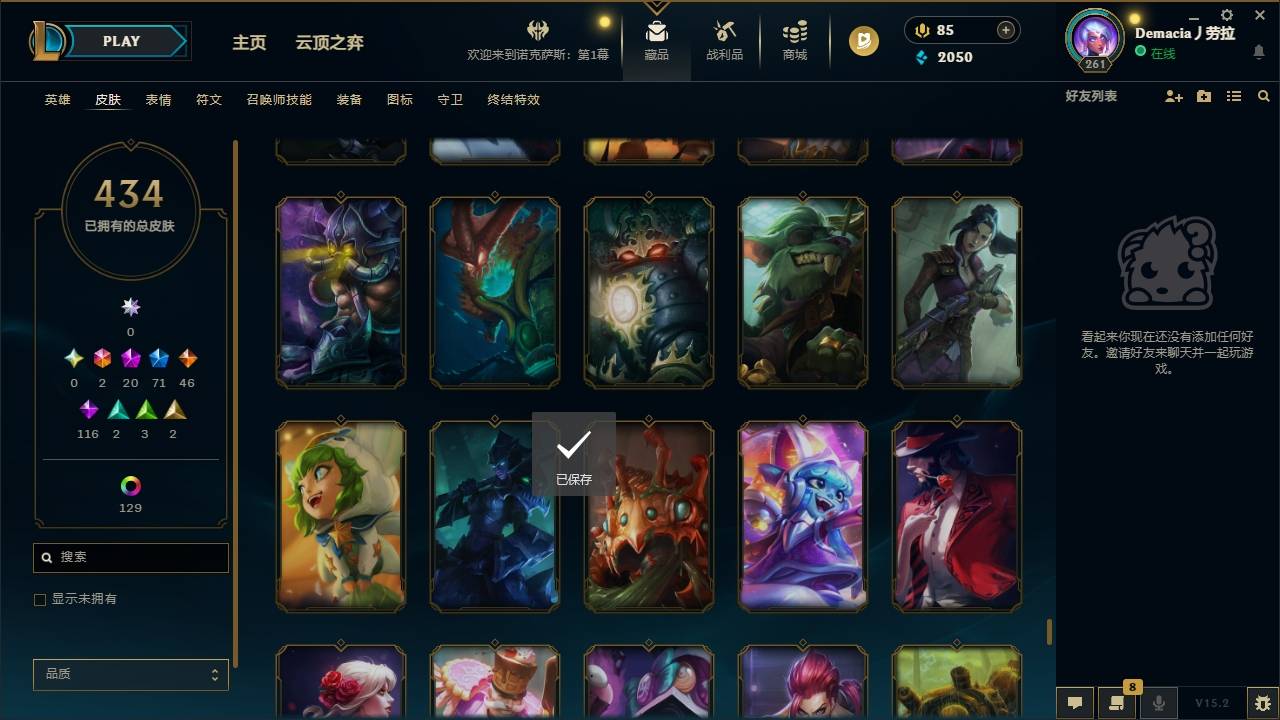Screen dimensions: 1280x720
Task: Switch to the 表情 tab
Action: point(158,100)
